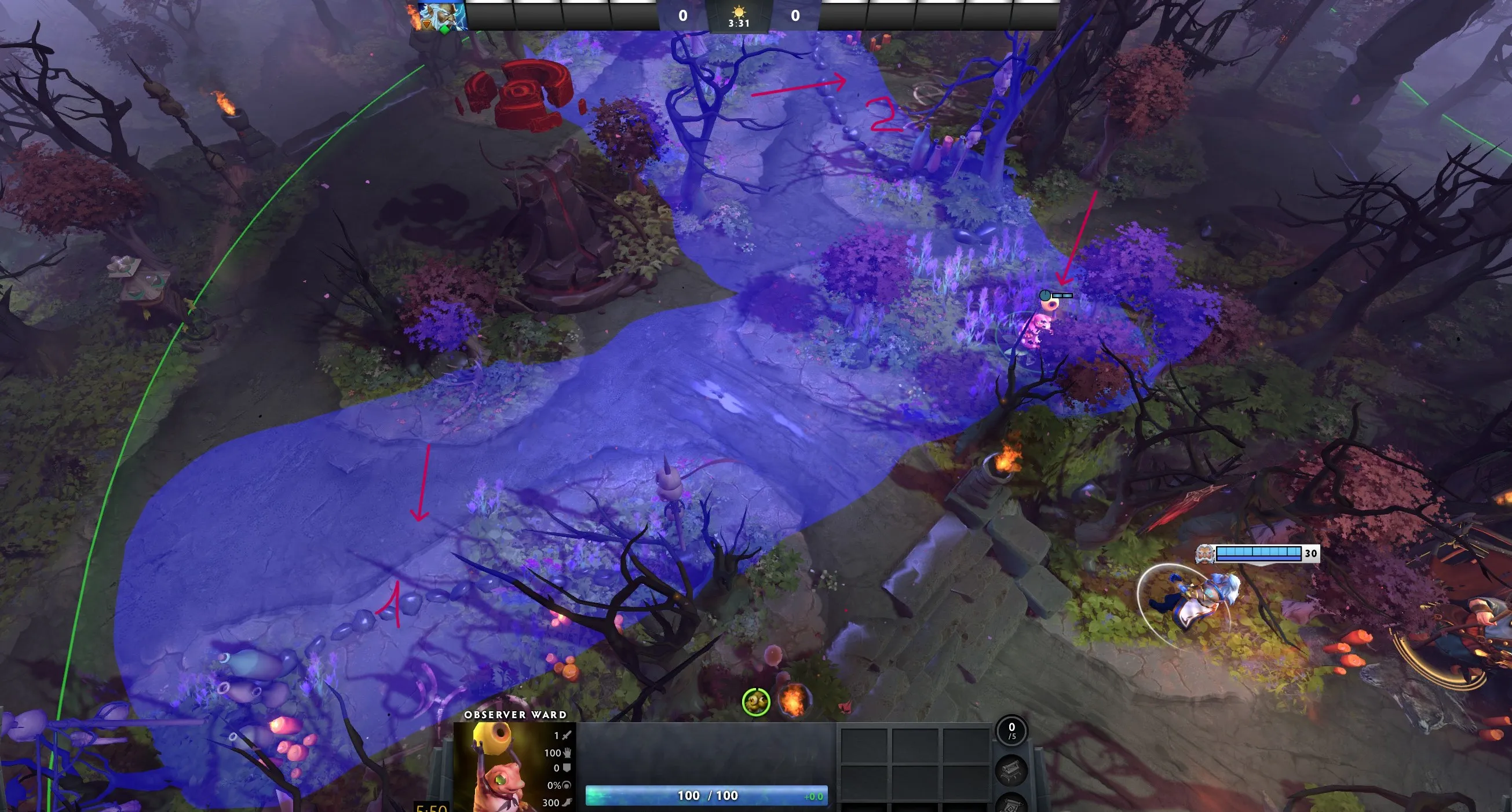
Task: Click the green-ringed ward eyes buff icon
Action: point(756,702)
